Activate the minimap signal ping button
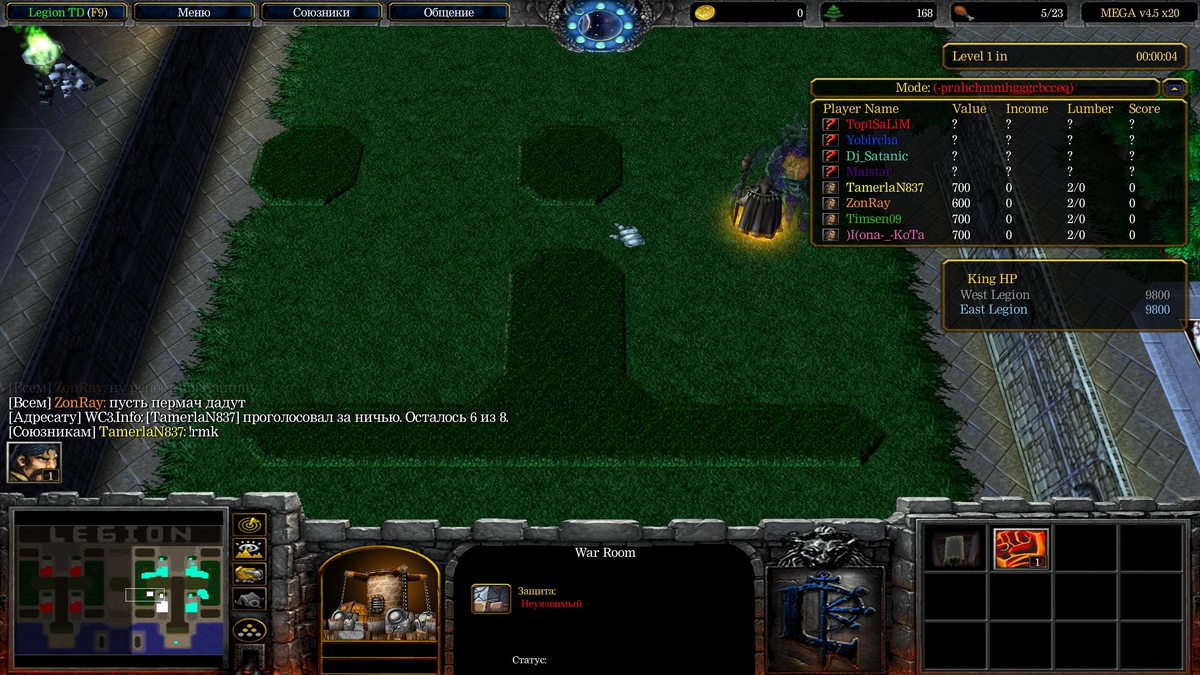 coord(248,524)
